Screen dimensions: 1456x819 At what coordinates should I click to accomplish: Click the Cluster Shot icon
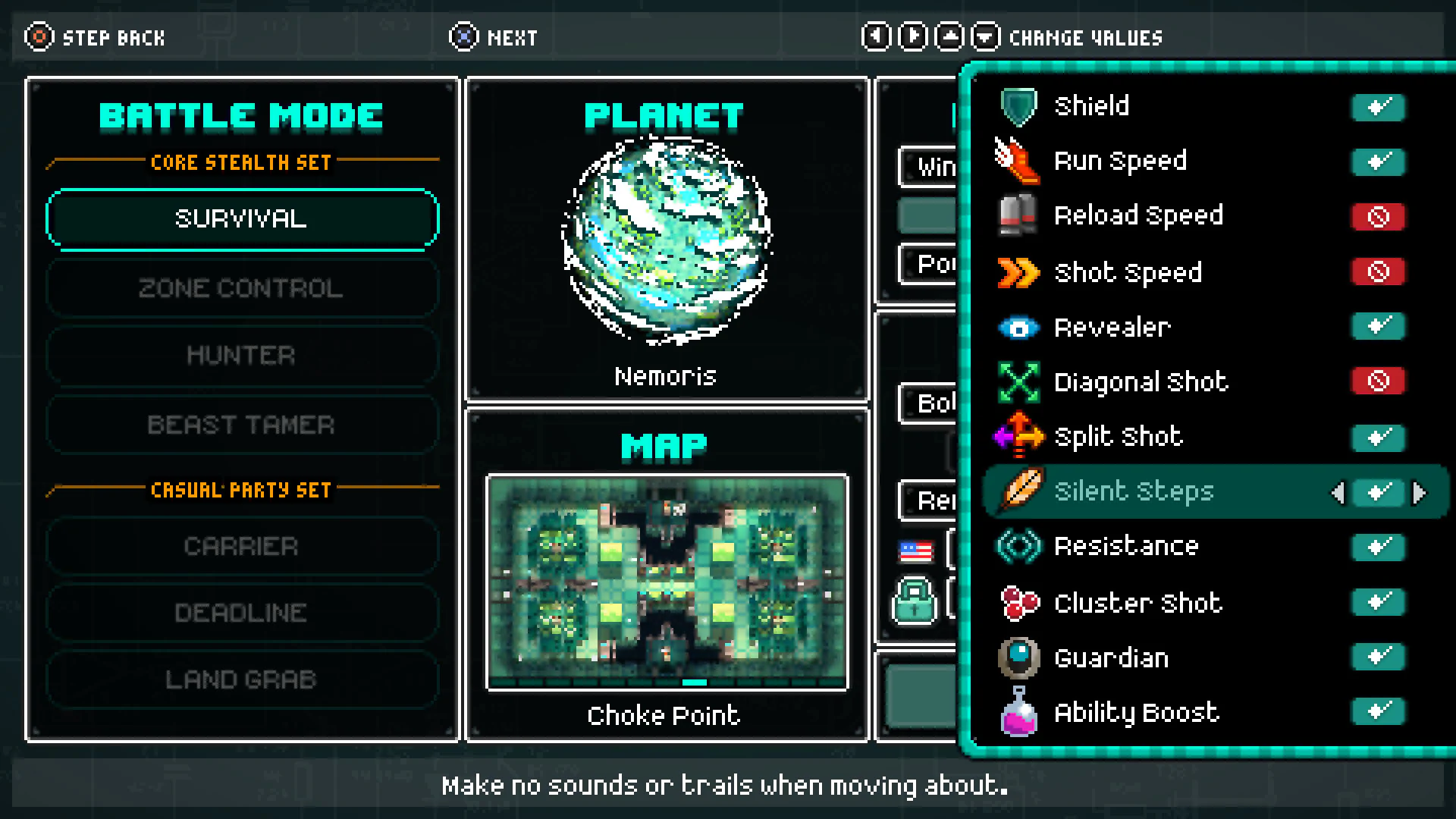coord(1018,603)
